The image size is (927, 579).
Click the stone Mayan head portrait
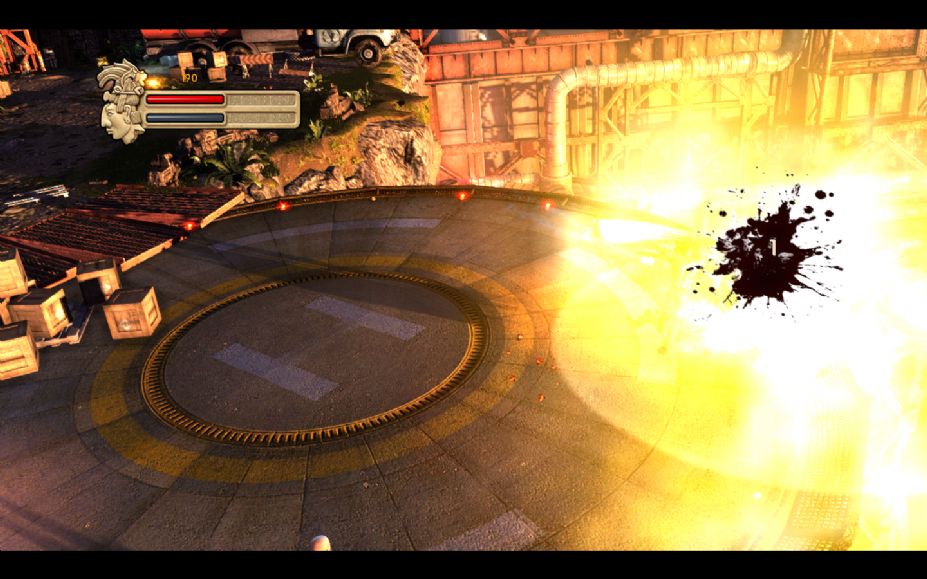tap(121, 101)
